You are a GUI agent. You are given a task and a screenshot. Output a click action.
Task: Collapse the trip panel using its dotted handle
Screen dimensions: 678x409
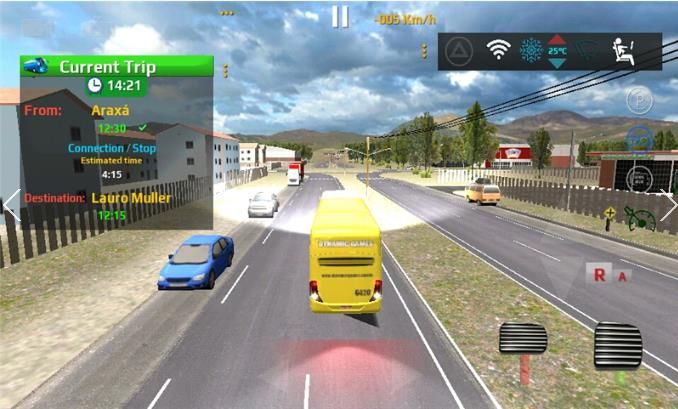tap(225, 70)
